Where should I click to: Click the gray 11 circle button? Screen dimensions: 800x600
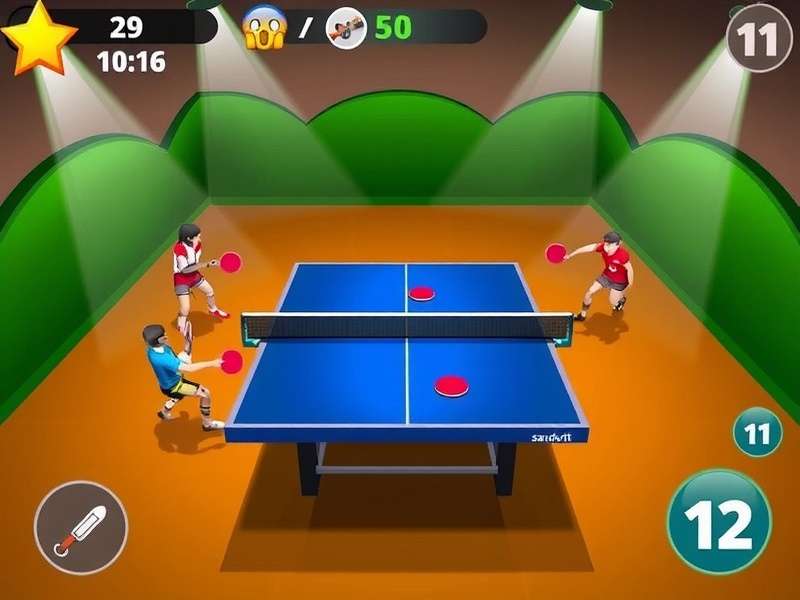click(x=759, y=38)
